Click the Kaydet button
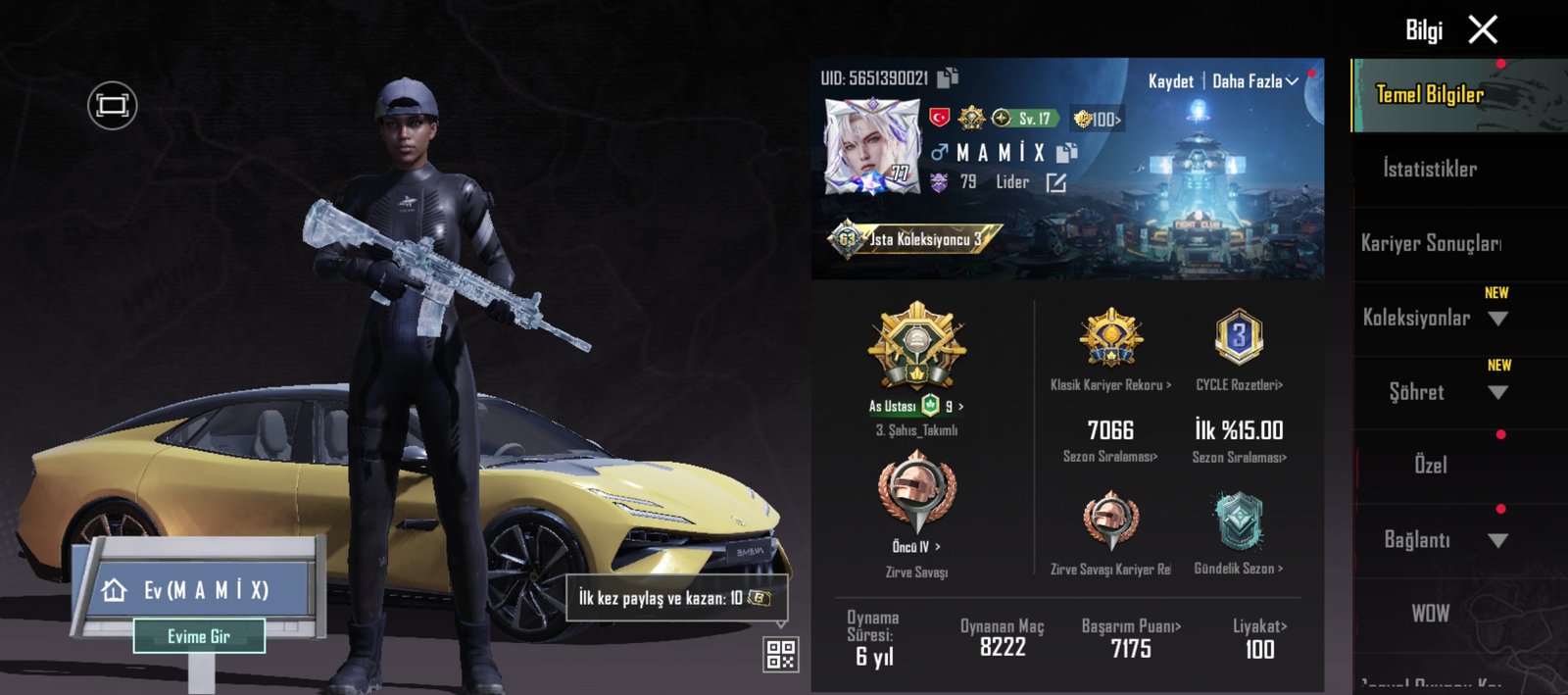 pos(1170,81)
